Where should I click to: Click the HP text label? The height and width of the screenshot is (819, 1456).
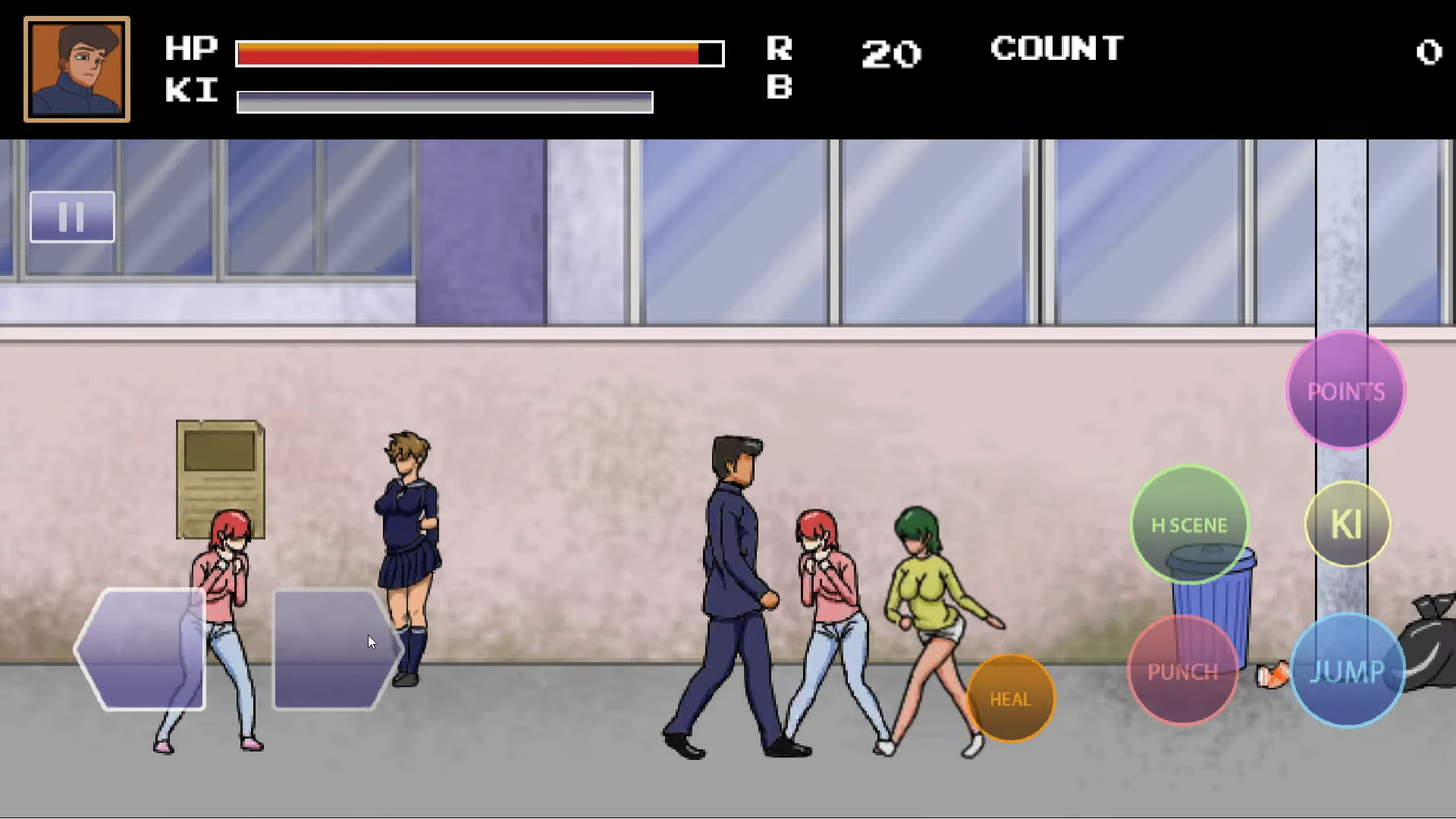pos(191,49)
